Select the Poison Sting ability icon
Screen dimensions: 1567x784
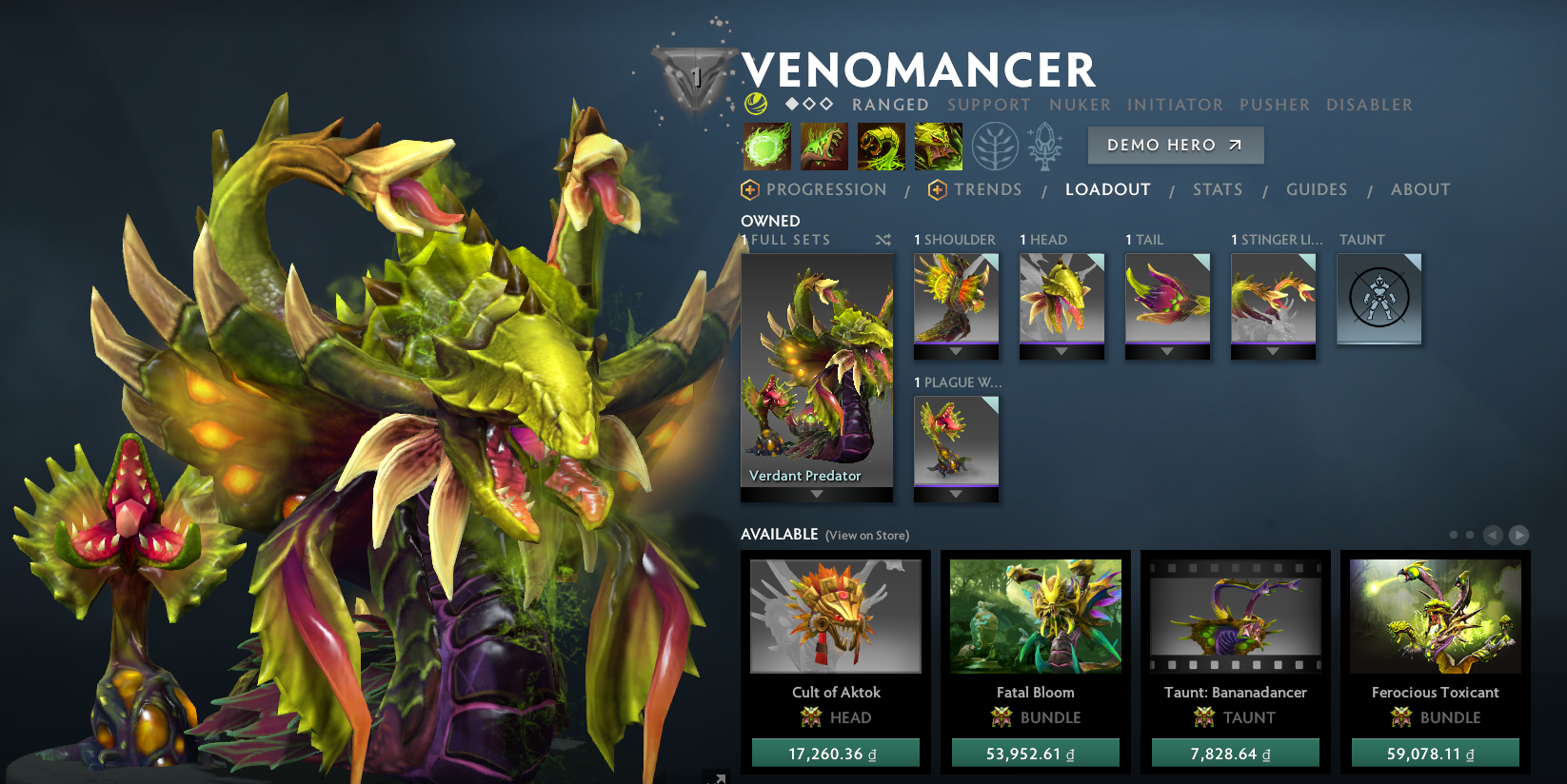click(x=824, y=146)
